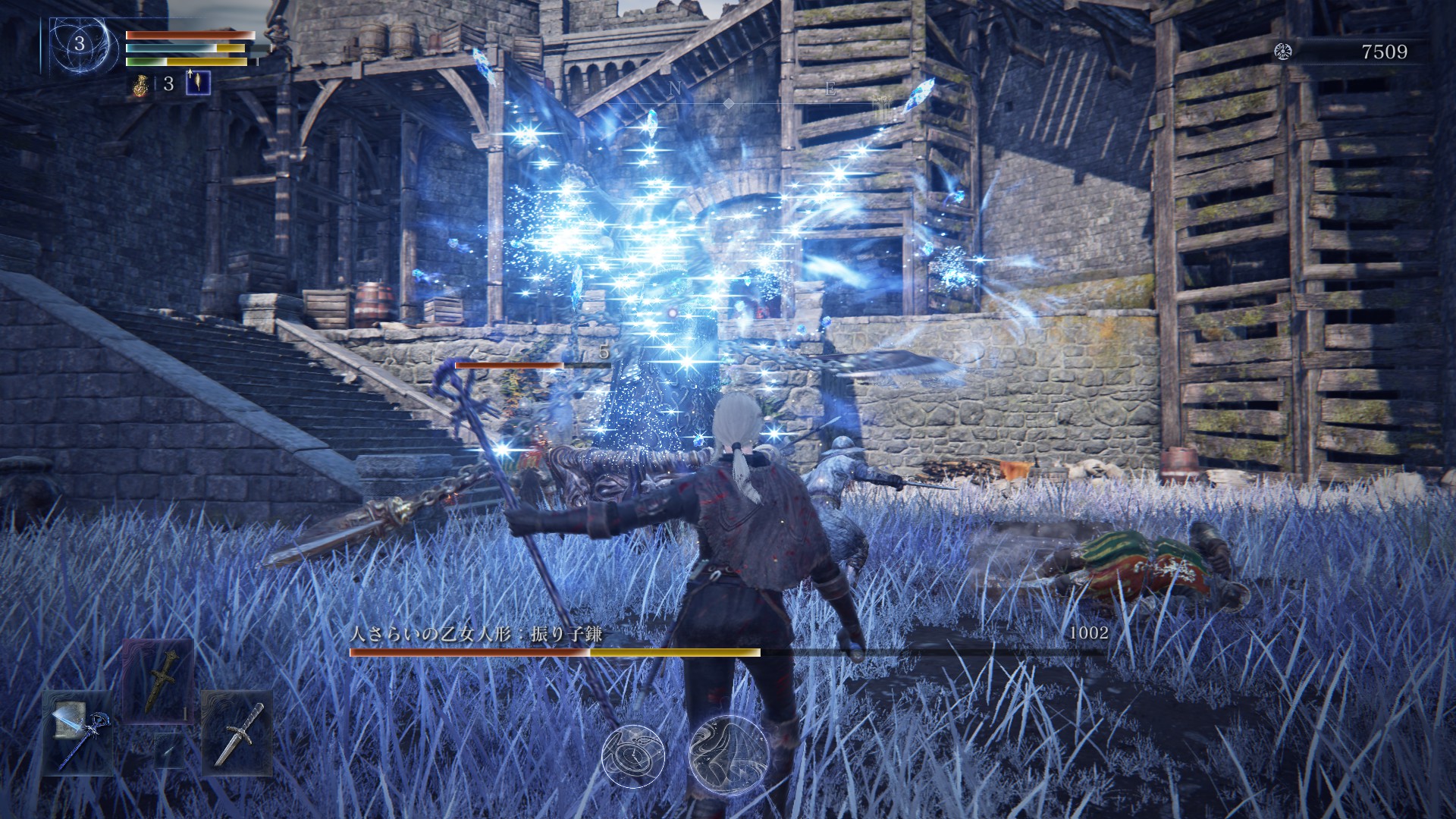Click the feather buff status icon

pyautogui.click(x=199, y=82)
